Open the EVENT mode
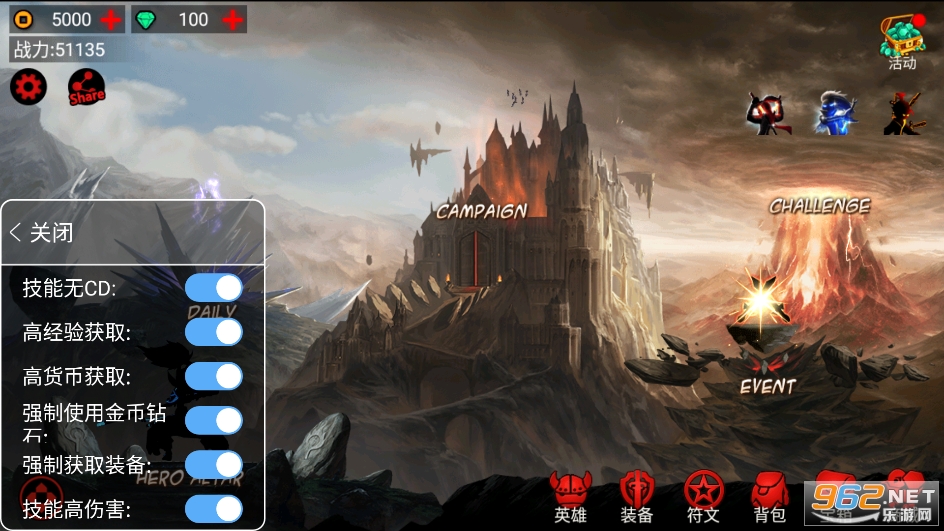Image resolution: width=944 pixels, height=531 pixels. point(767,385)
